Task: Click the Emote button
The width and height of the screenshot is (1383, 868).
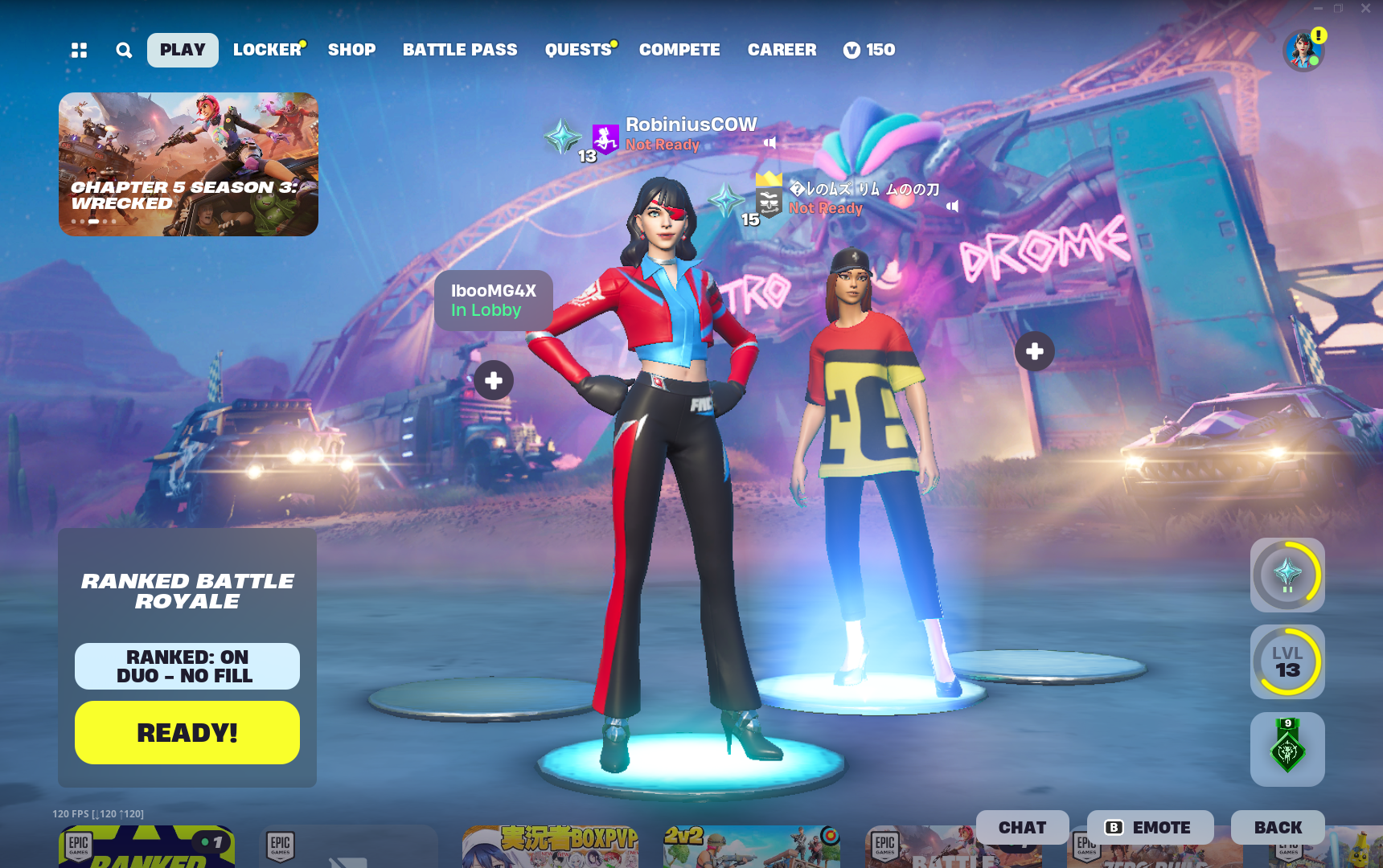Action: point(1150,827)
